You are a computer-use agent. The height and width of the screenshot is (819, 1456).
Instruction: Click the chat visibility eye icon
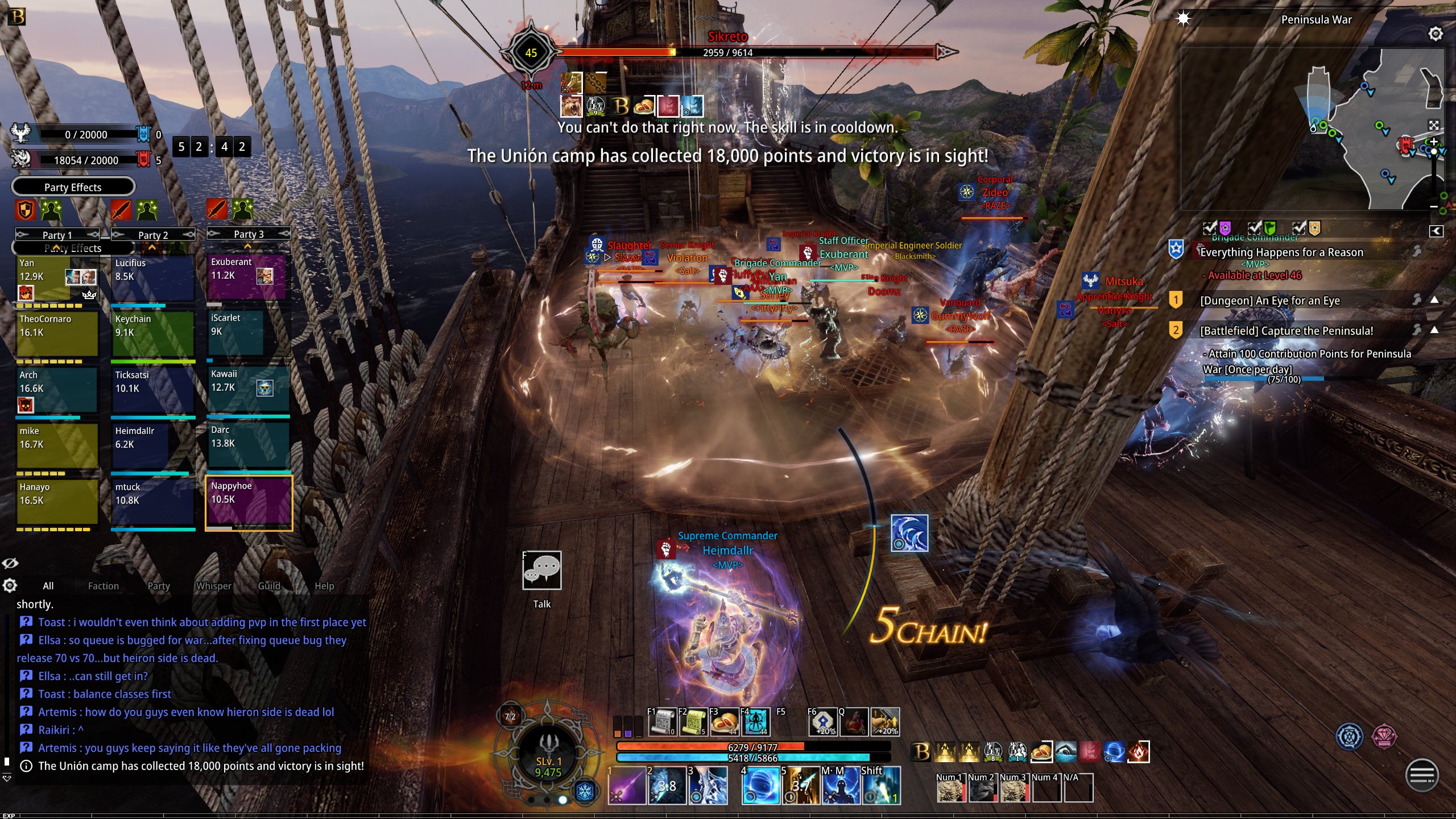click(x=10, y=563)
